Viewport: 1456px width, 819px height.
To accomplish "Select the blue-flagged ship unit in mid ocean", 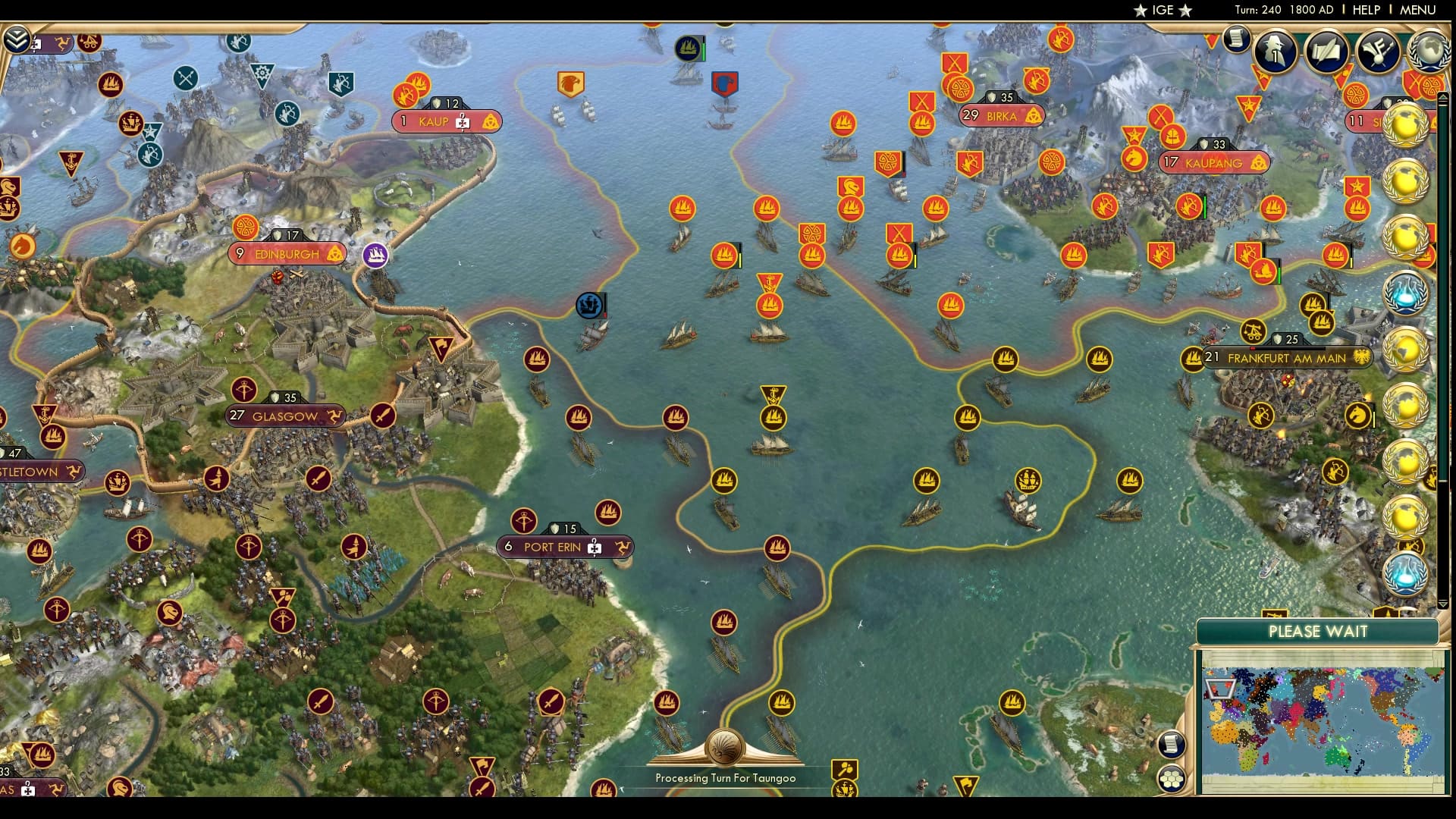I will (x=587, y=306).
